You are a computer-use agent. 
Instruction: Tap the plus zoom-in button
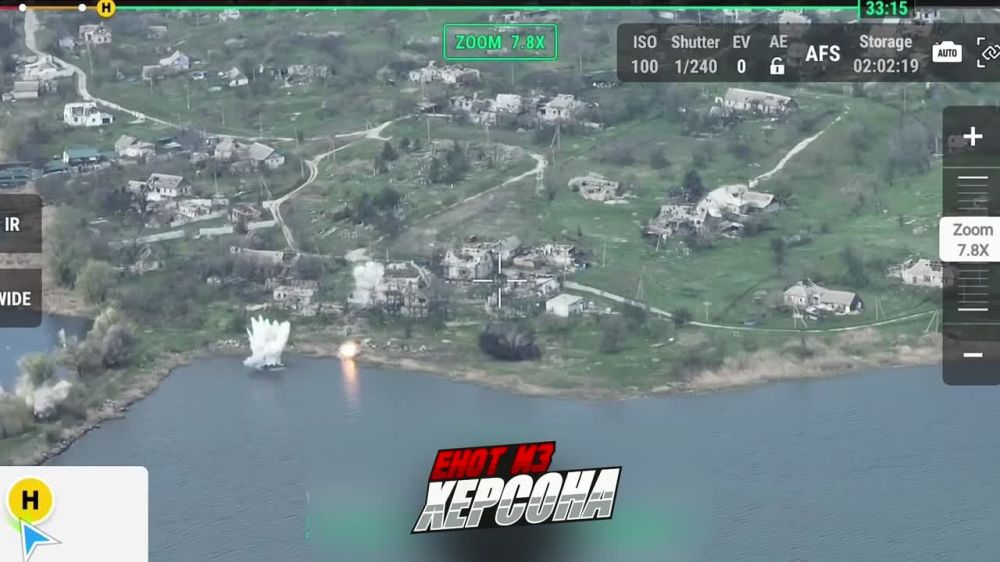click(x=972, y=137)
